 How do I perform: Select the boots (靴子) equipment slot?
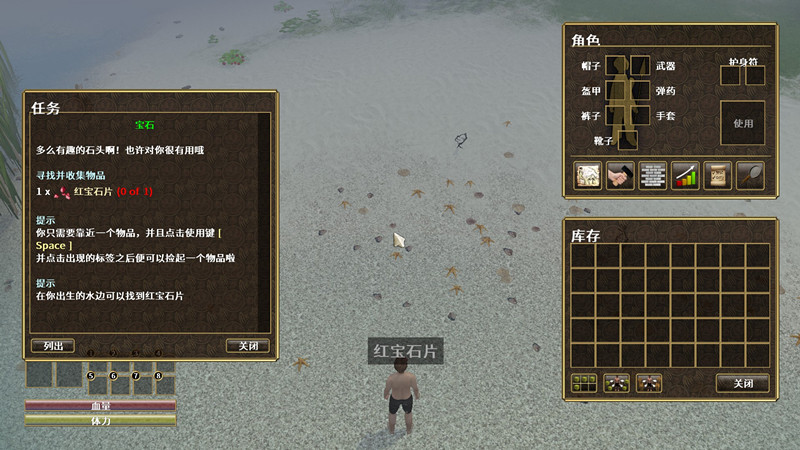pyautogui.click(x=628, y=140)
